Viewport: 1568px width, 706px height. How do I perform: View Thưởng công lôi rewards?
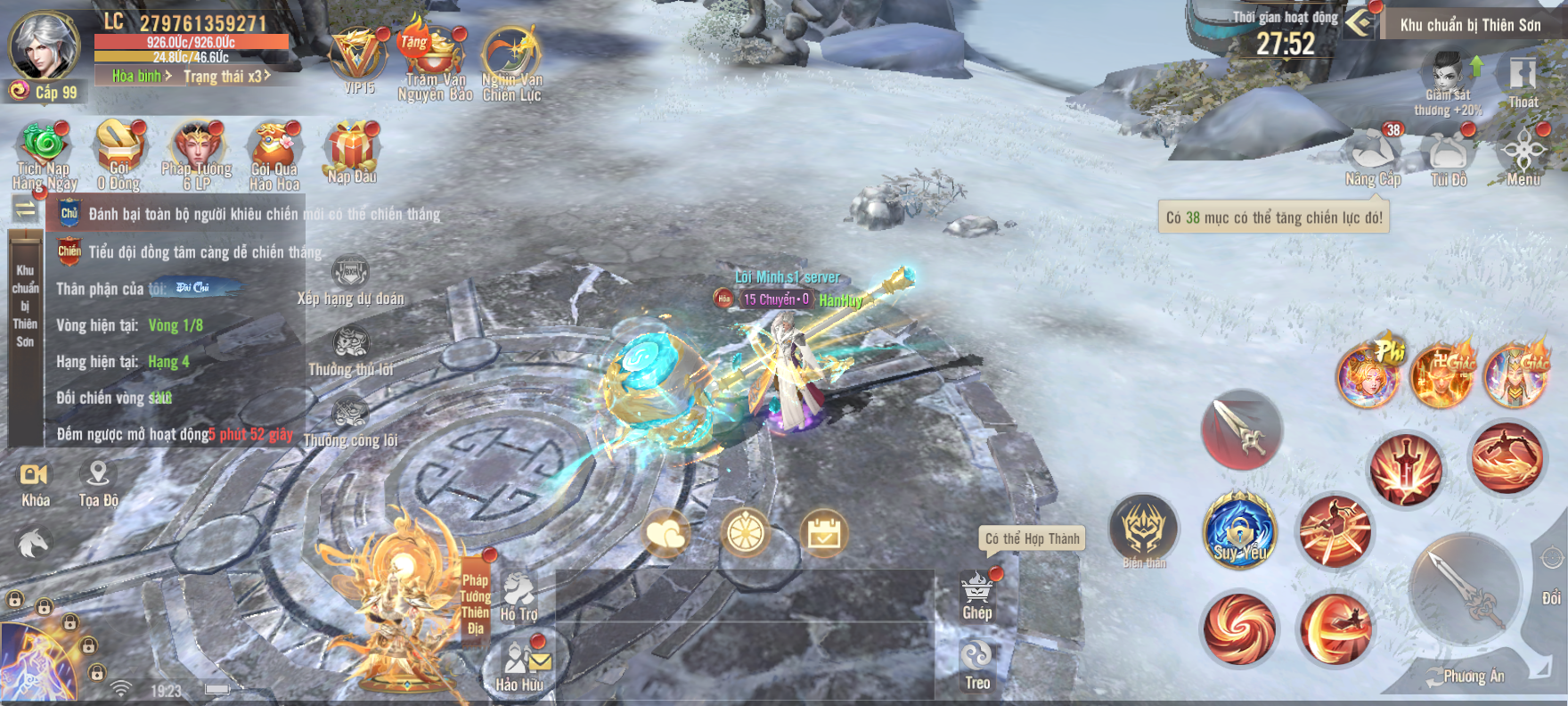(350, 422)
